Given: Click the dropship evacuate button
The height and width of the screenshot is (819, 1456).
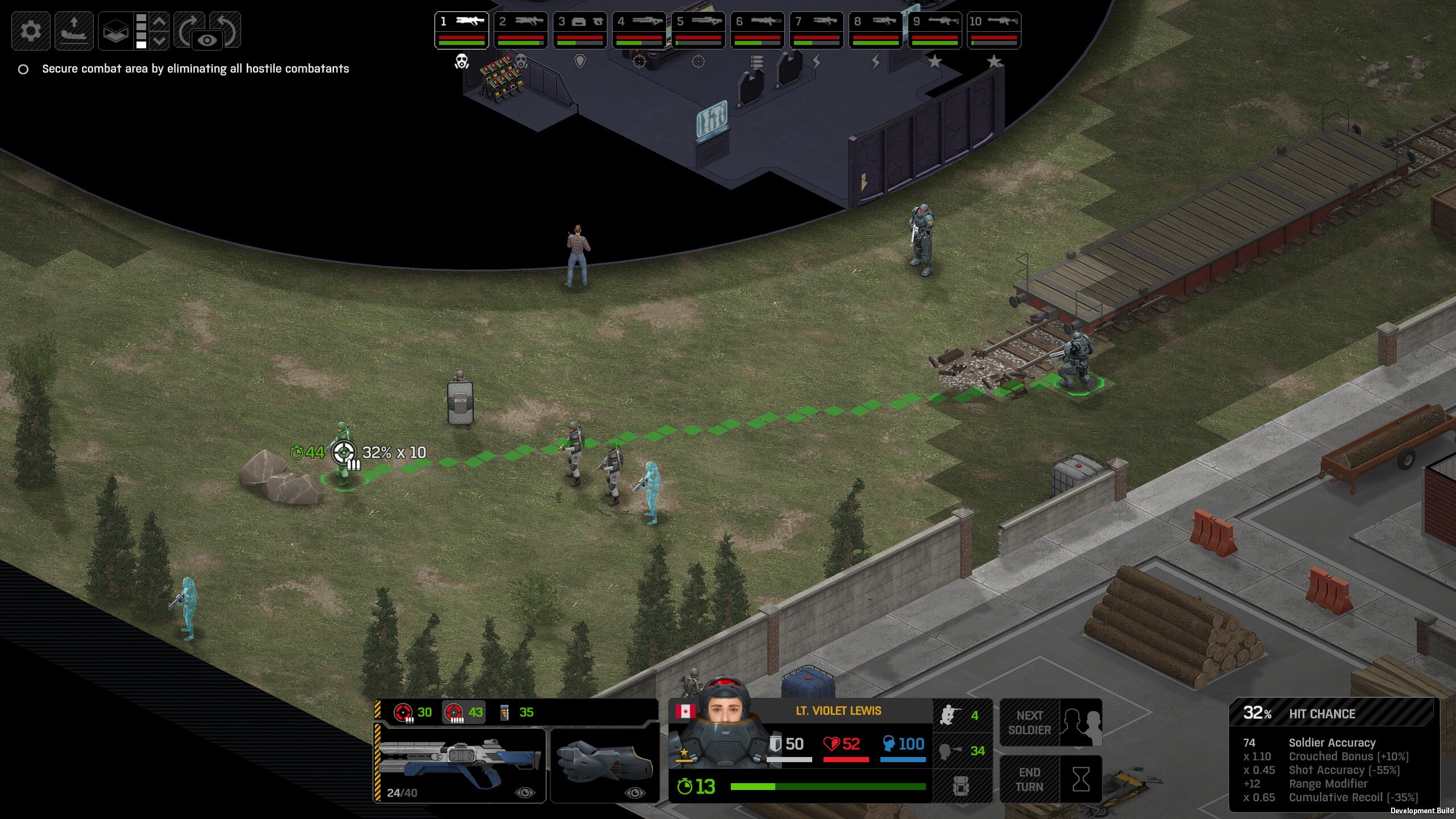Looking at the screenshot, I should click(74, 30).
